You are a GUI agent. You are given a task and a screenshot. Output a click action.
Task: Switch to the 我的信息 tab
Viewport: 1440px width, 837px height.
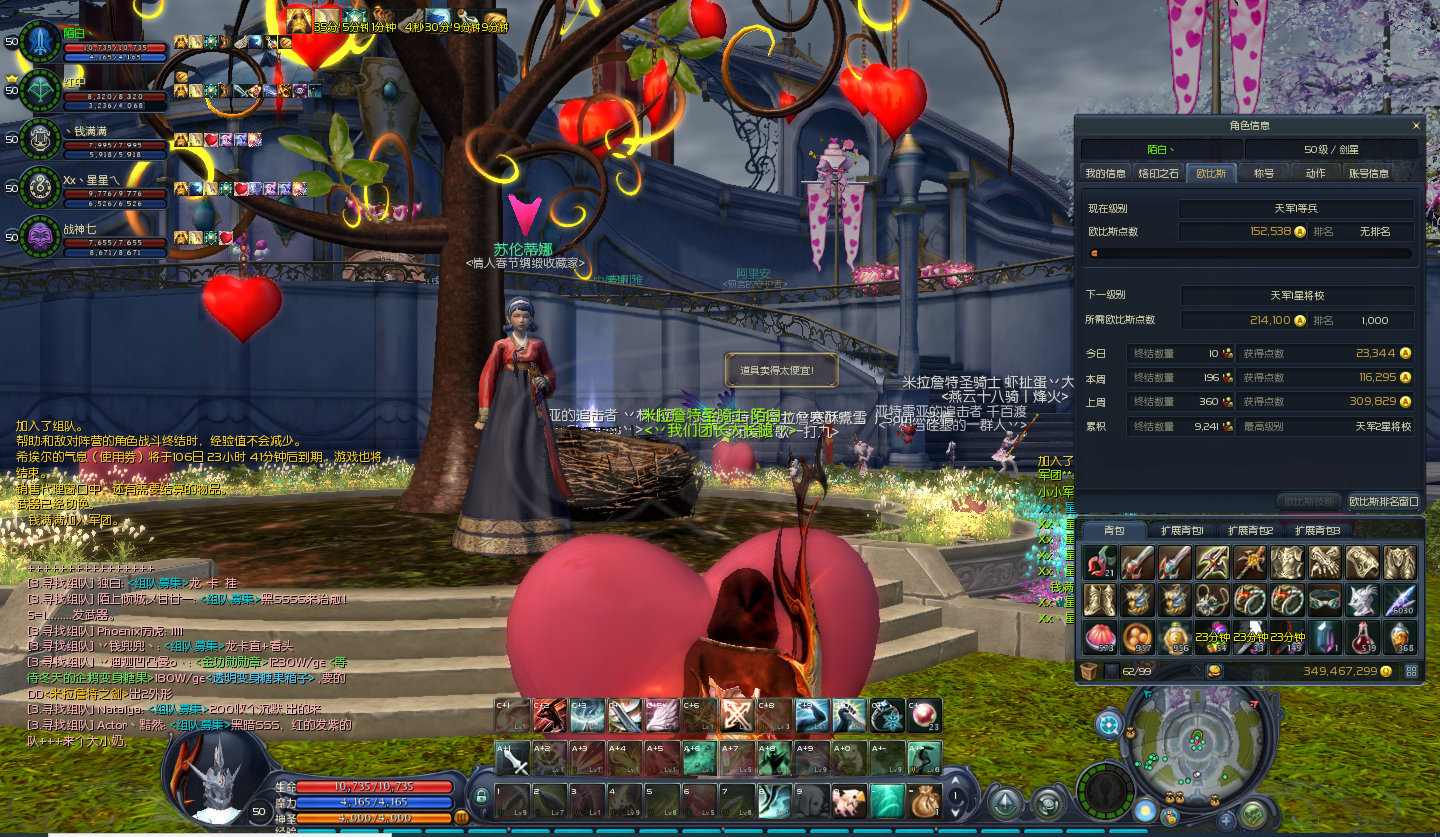pyautogui.click(x=1105, y=173)
